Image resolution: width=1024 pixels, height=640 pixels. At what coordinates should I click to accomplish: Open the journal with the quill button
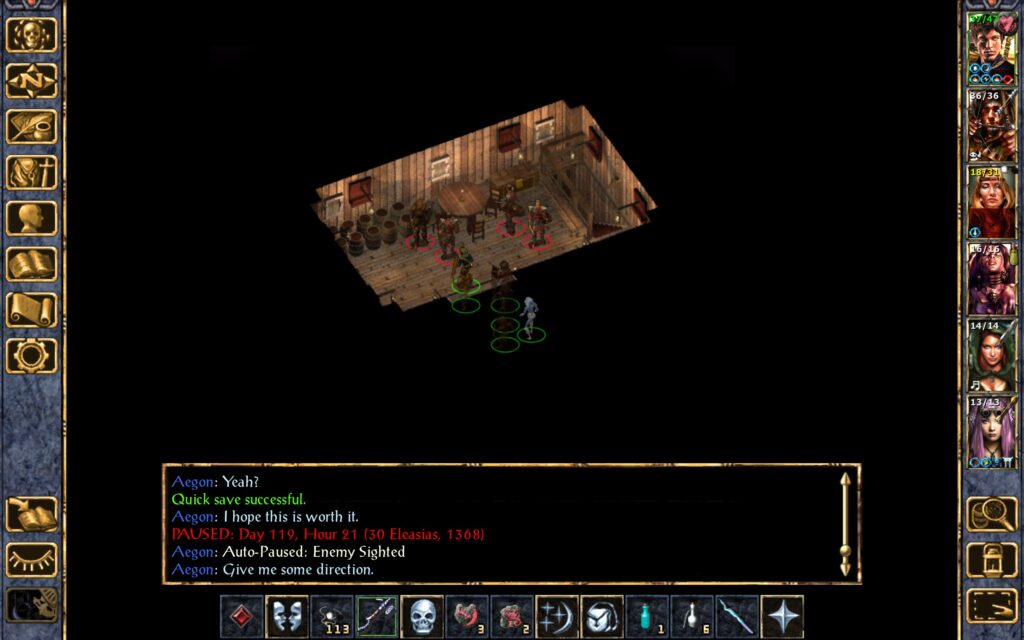(32, 127)
